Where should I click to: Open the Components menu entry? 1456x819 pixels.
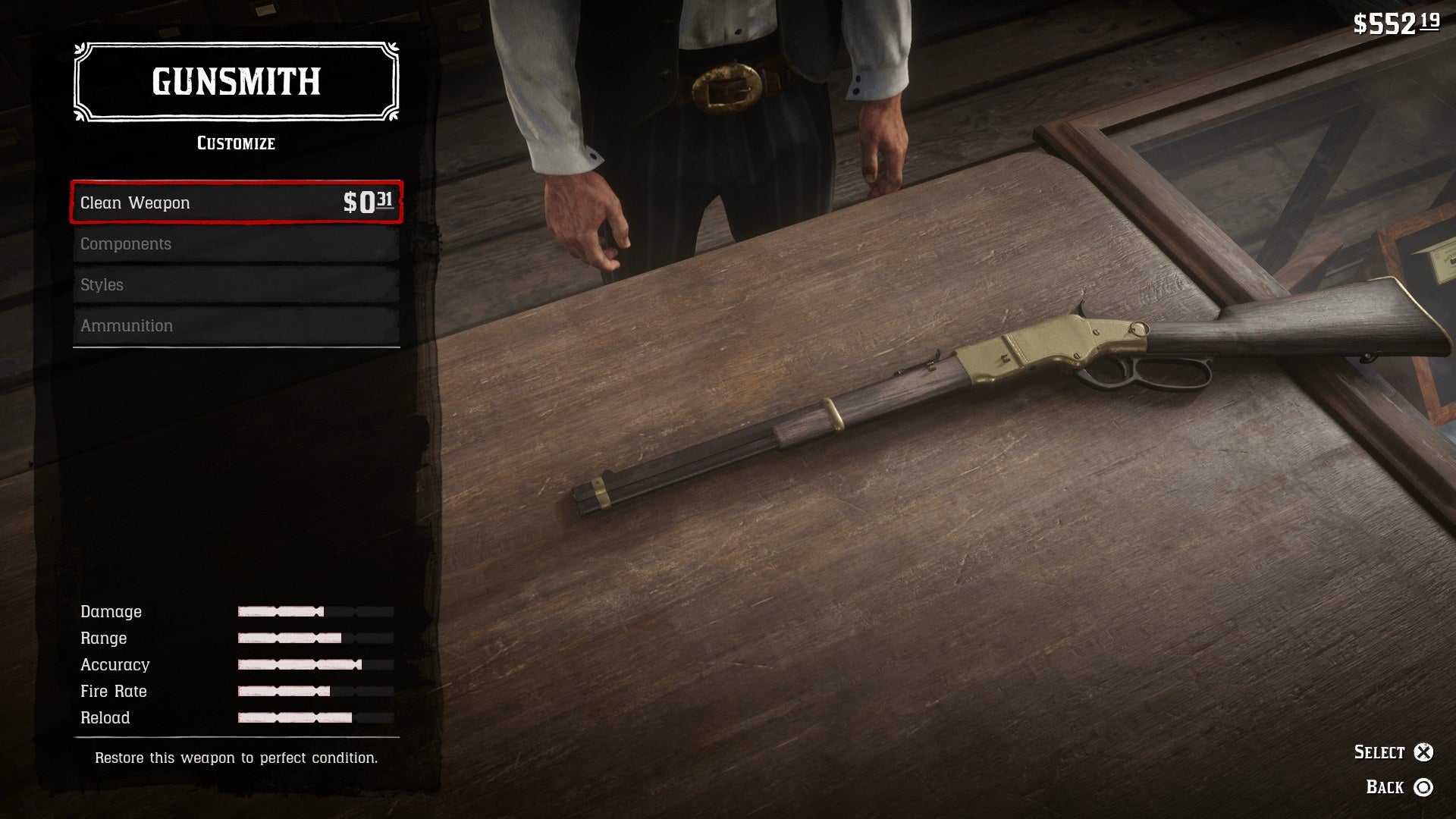click(x=236, y=244)
